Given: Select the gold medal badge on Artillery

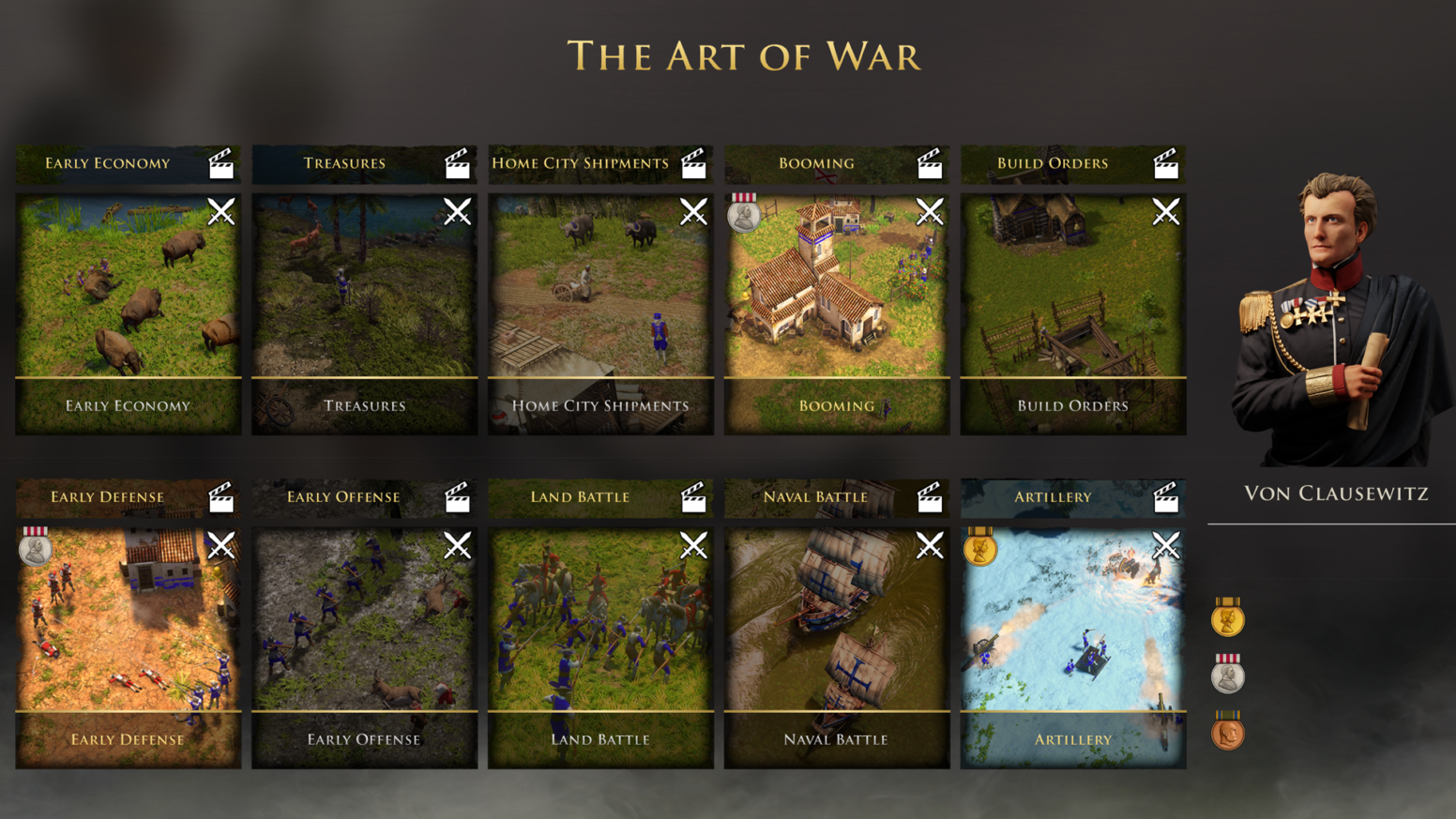Looking at the screenshot, I should (x=979, y=548).
